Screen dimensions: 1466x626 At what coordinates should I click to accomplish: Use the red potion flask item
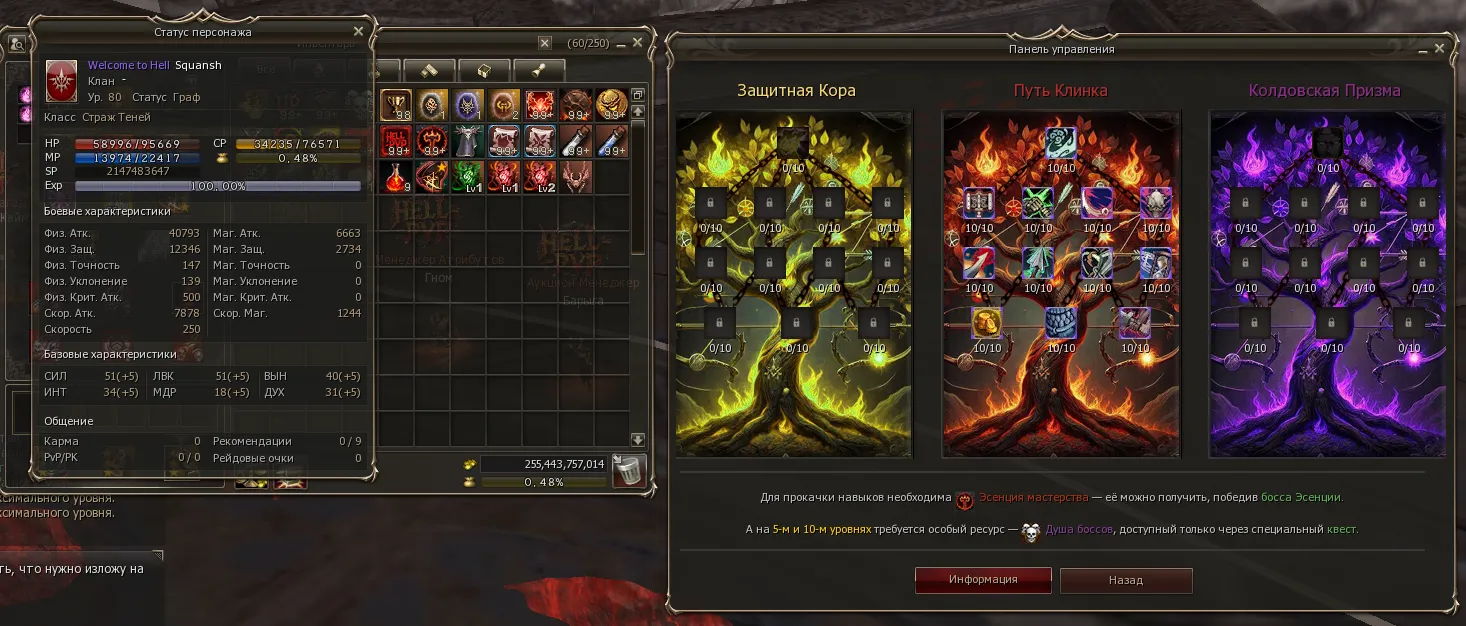click(x=396, y=177)
